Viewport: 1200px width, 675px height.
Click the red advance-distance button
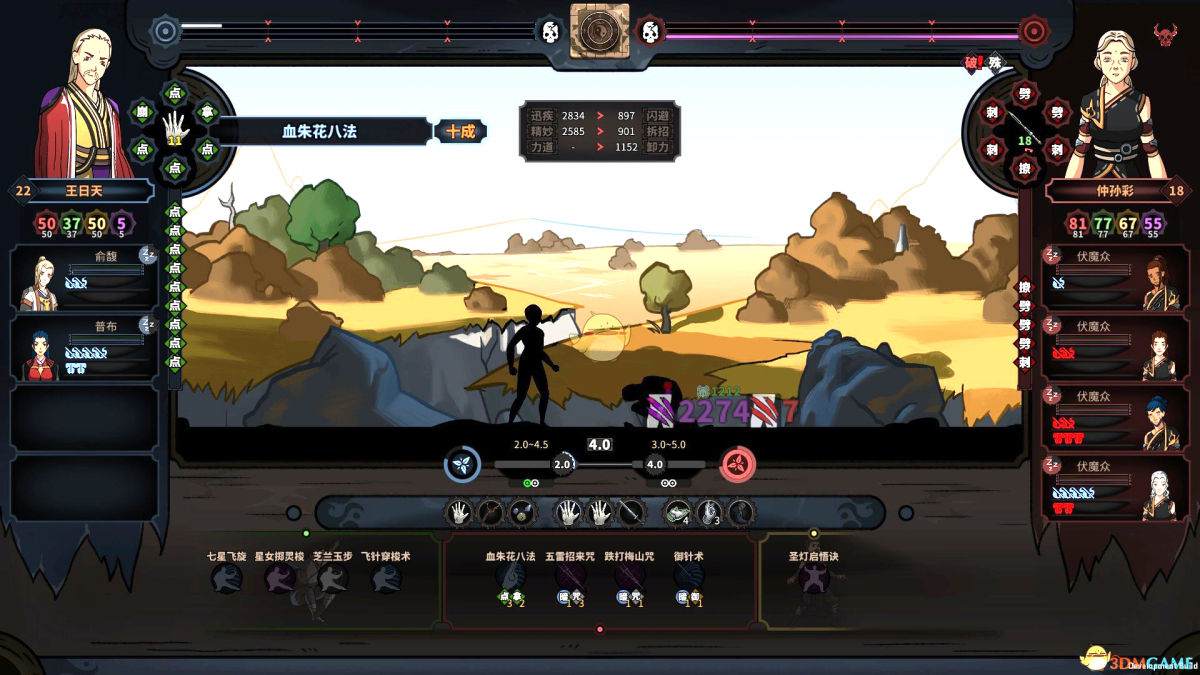[x=738, y=464]
